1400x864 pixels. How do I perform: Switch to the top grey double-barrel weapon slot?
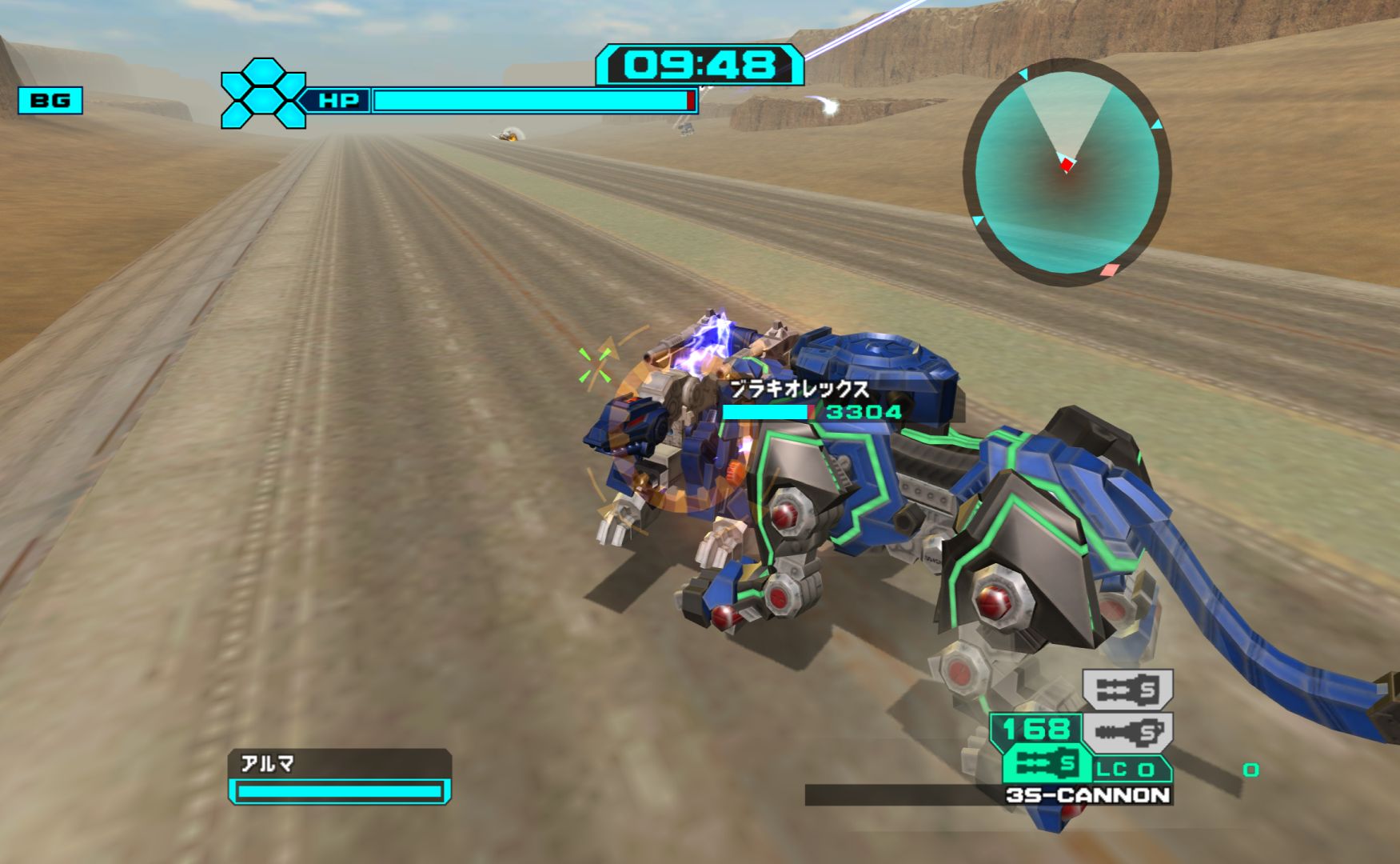coord(1127,689)
